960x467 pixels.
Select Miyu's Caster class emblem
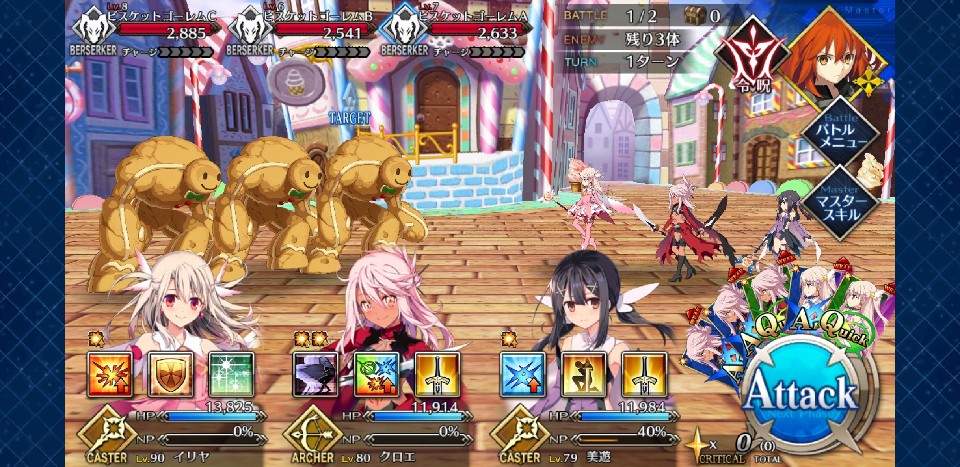tap(517, 437)
